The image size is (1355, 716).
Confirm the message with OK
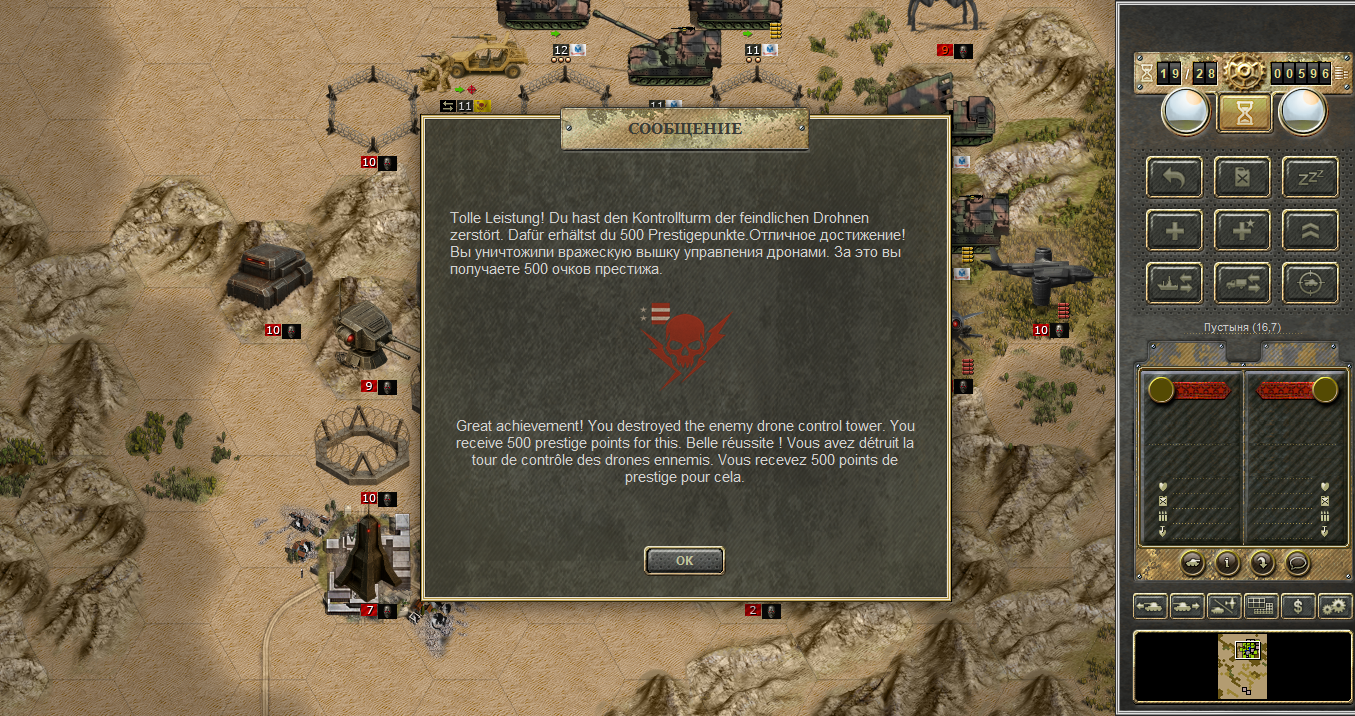tap(684, 560)
